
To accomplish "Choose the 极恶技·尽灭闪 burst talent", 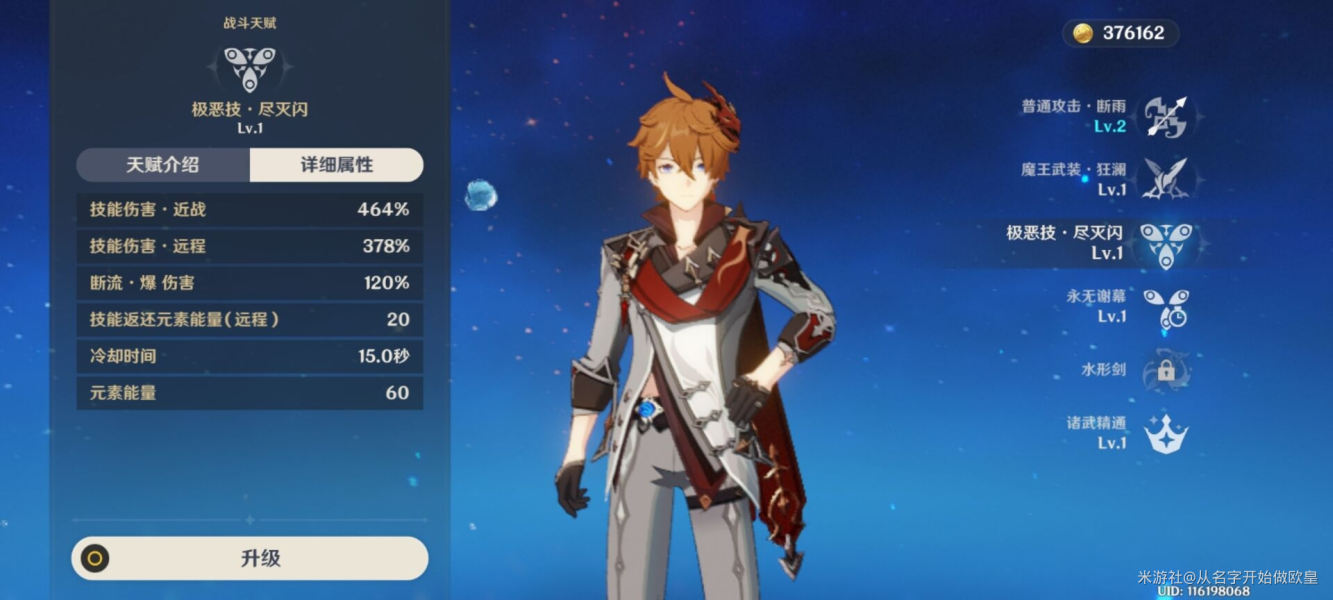I will (x=1165, y=243).
